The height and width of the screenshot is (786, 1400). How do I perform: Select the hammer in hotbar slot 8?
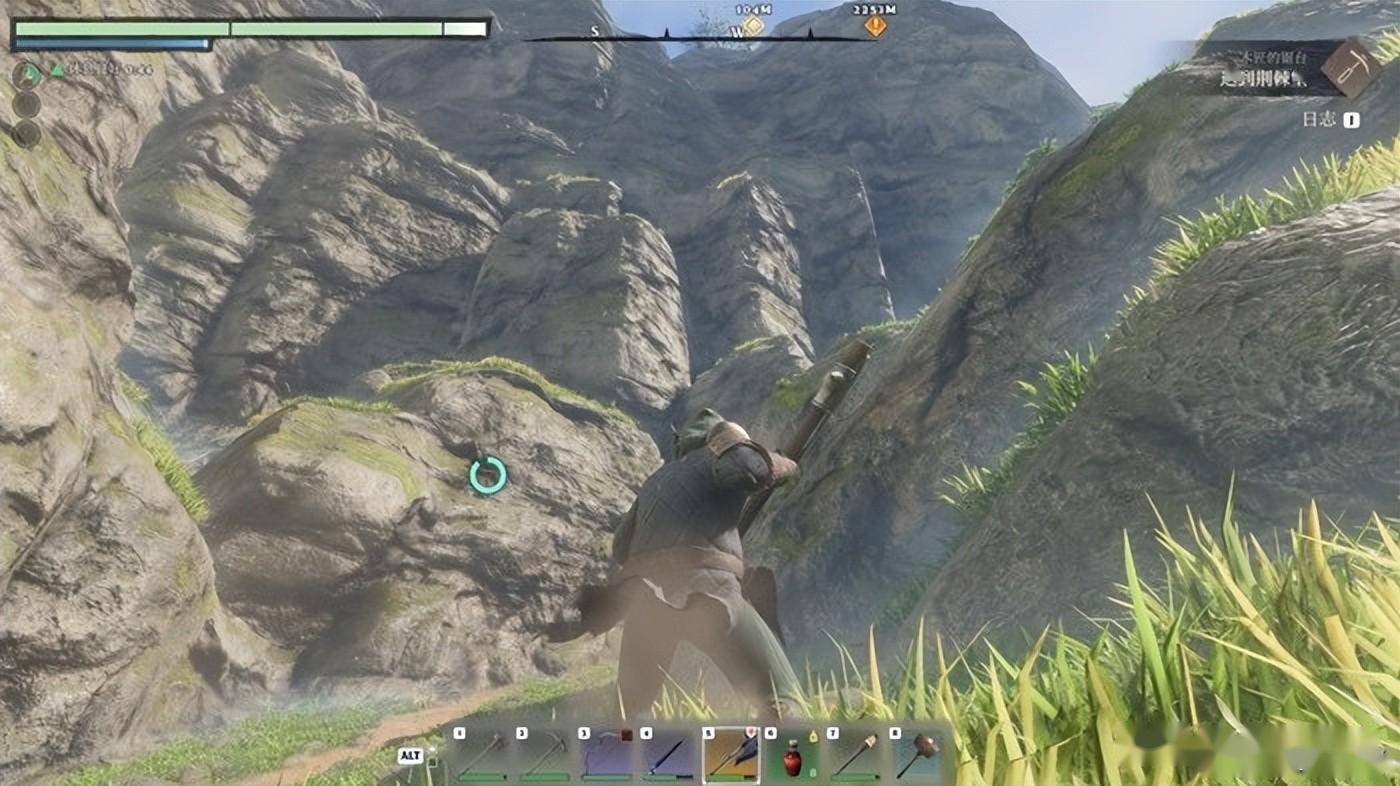pos(917,755)
